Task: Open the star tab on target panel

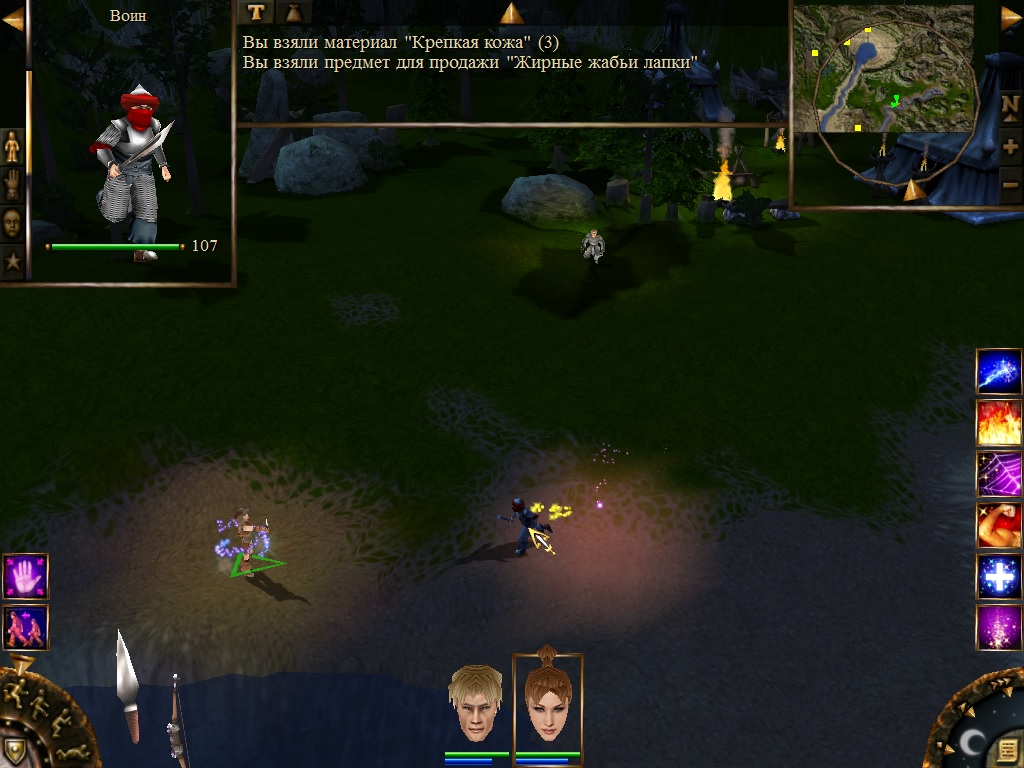Action: pyautogui.click(x=13, y=262)
